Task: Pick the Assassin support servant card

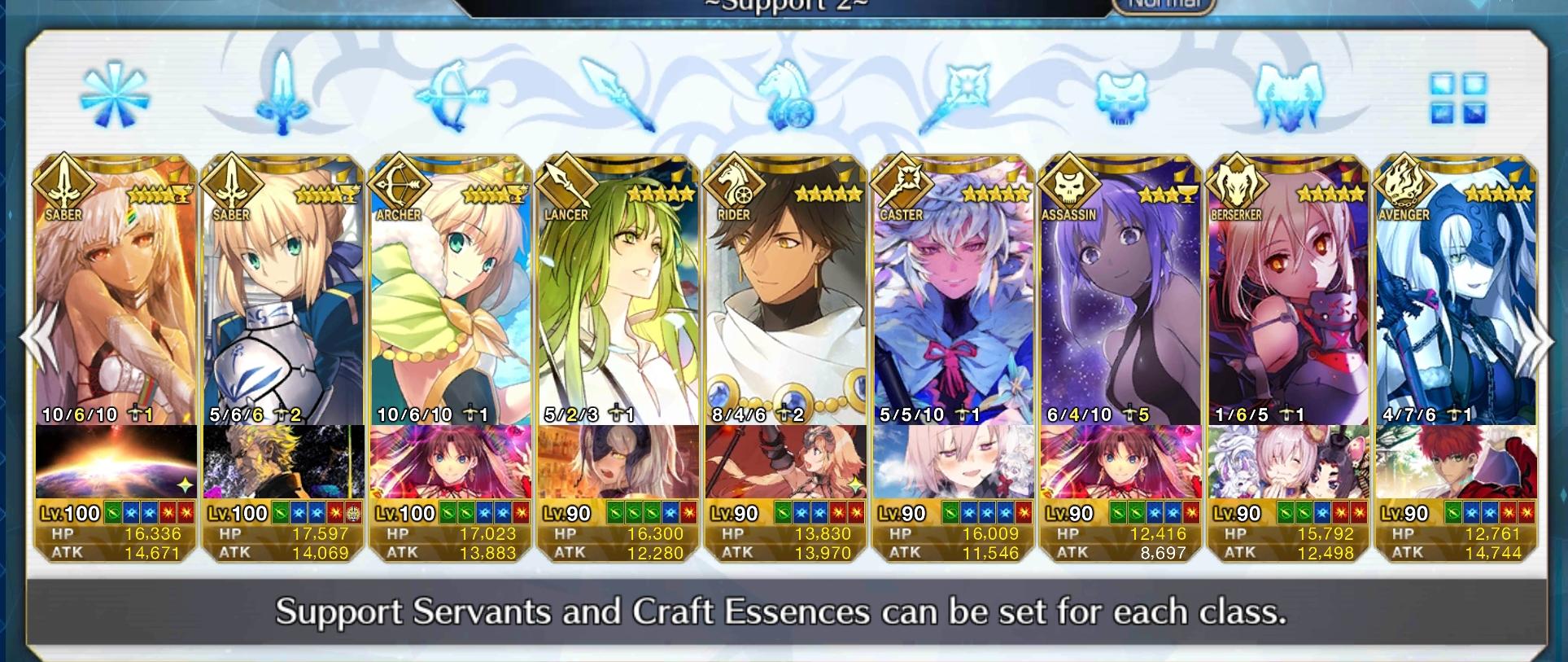Action: (x=1121, y=326)
